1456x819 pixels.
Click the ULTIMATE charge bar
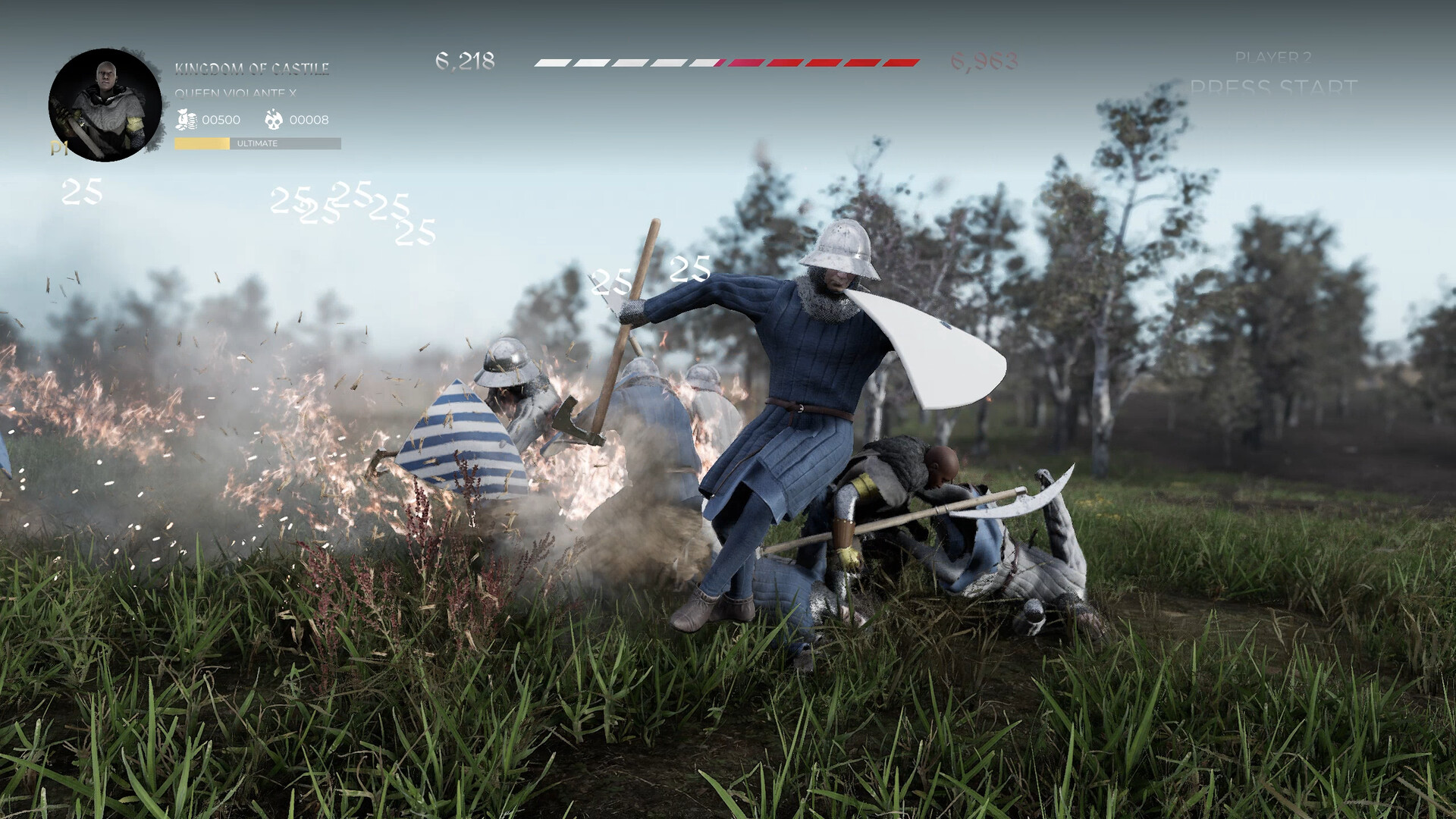coord(256,143)
